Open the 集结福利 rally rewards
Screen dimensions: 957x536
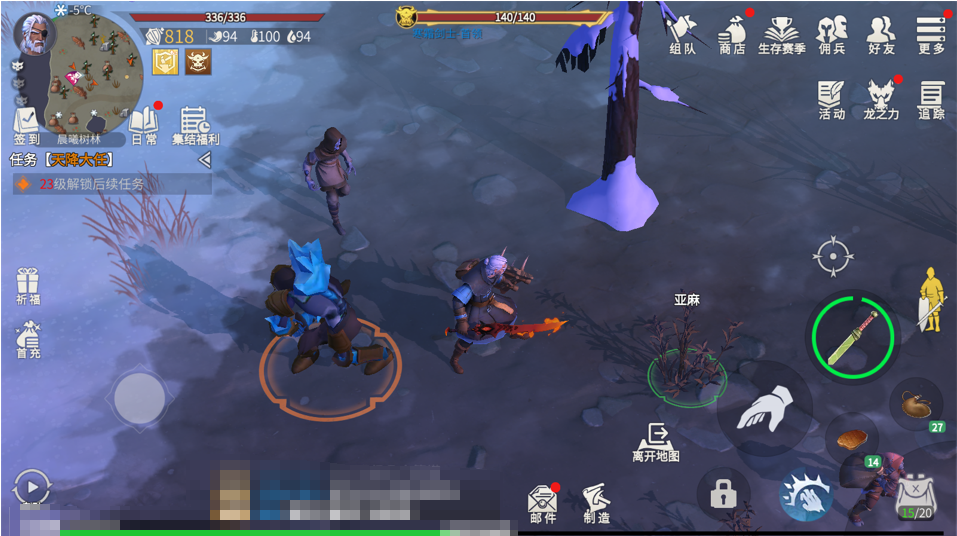coord(195,125)
